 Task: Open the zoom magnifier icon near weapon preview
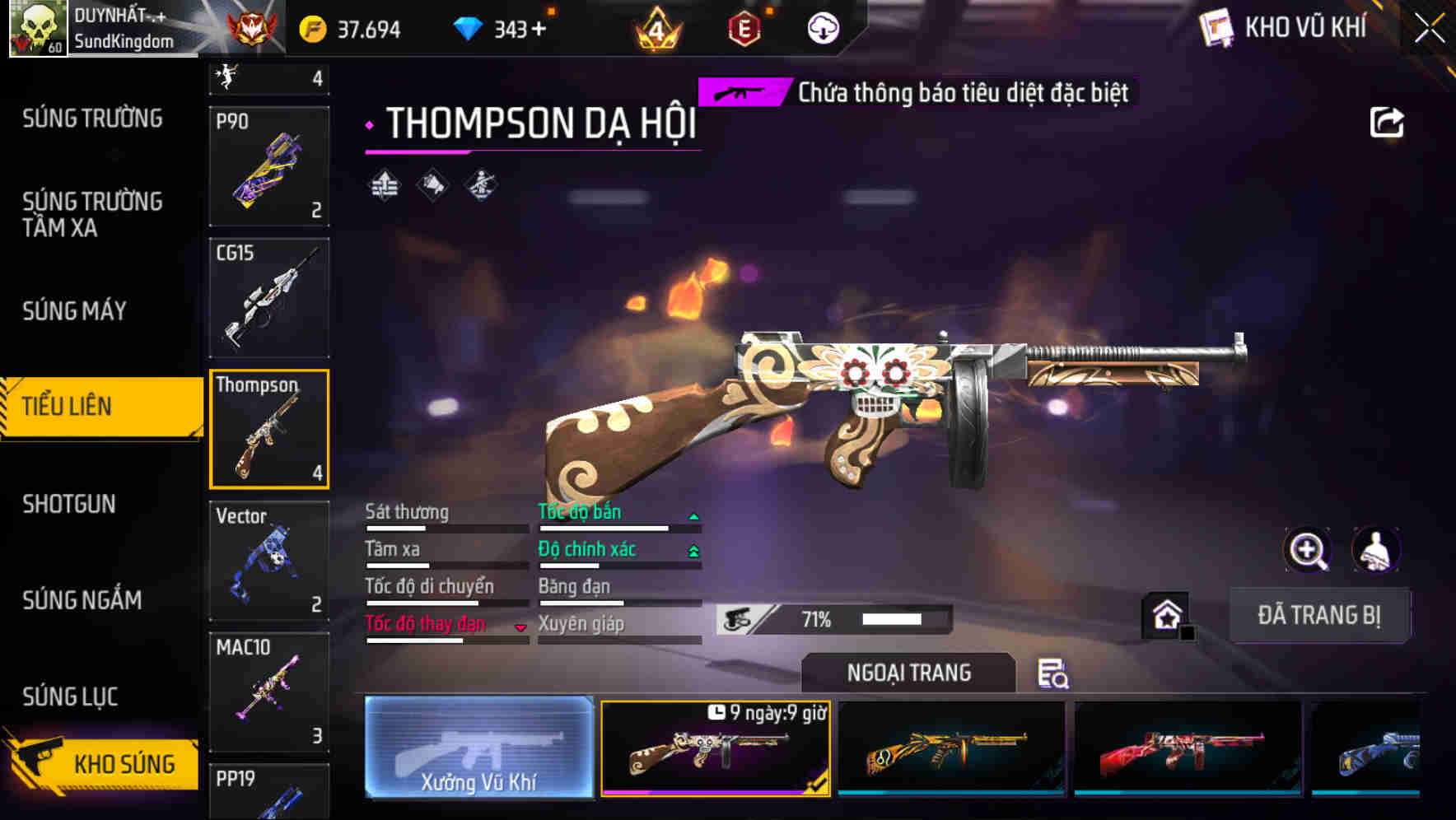click(1309, 550)
